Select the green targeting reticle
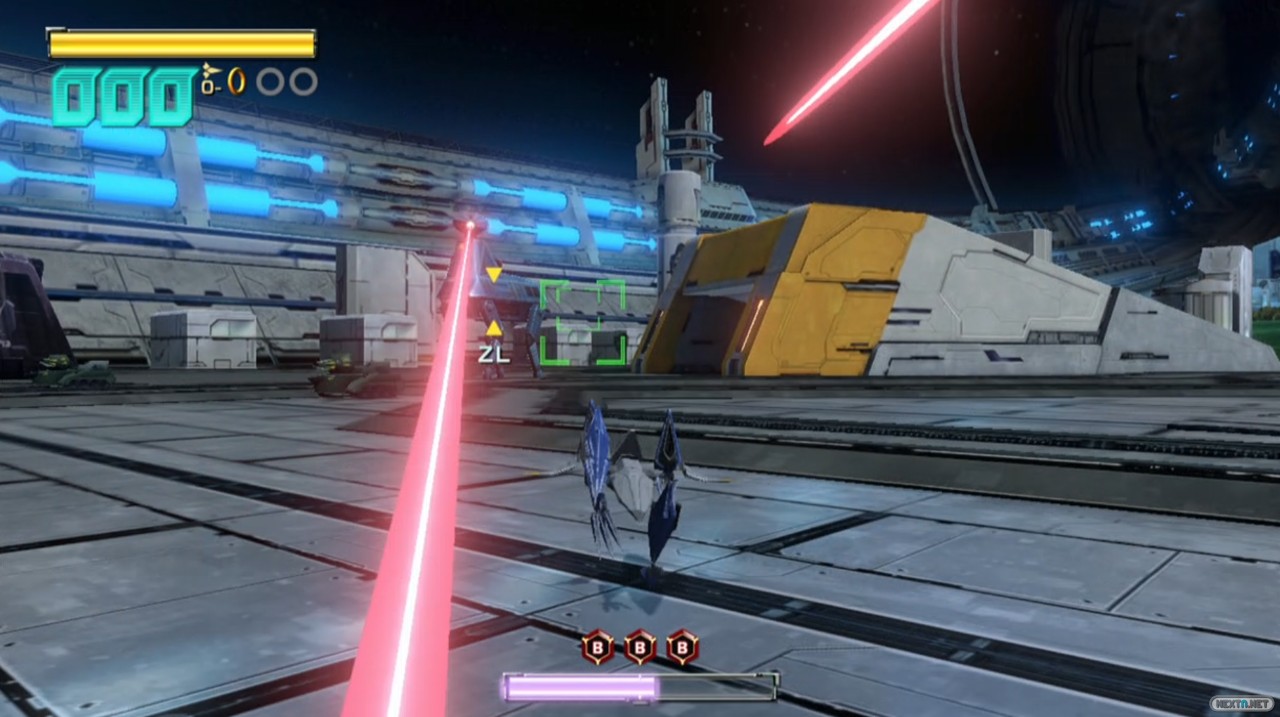 tap(583, 322)
